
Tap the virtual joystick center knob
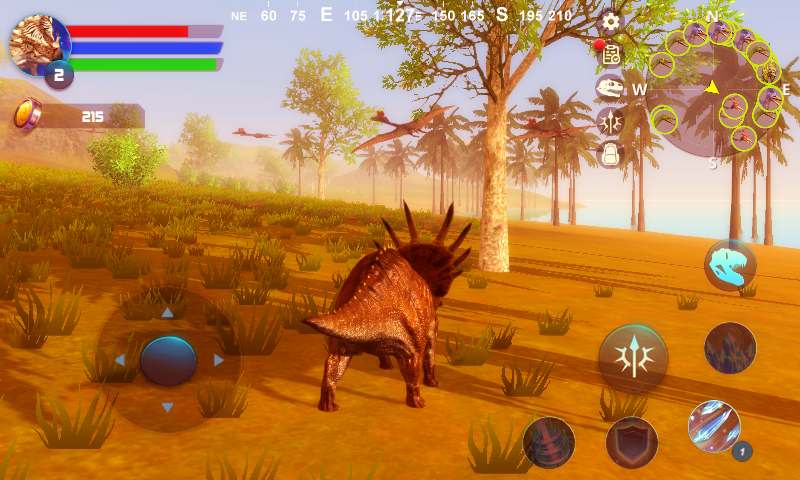(168, 360)
